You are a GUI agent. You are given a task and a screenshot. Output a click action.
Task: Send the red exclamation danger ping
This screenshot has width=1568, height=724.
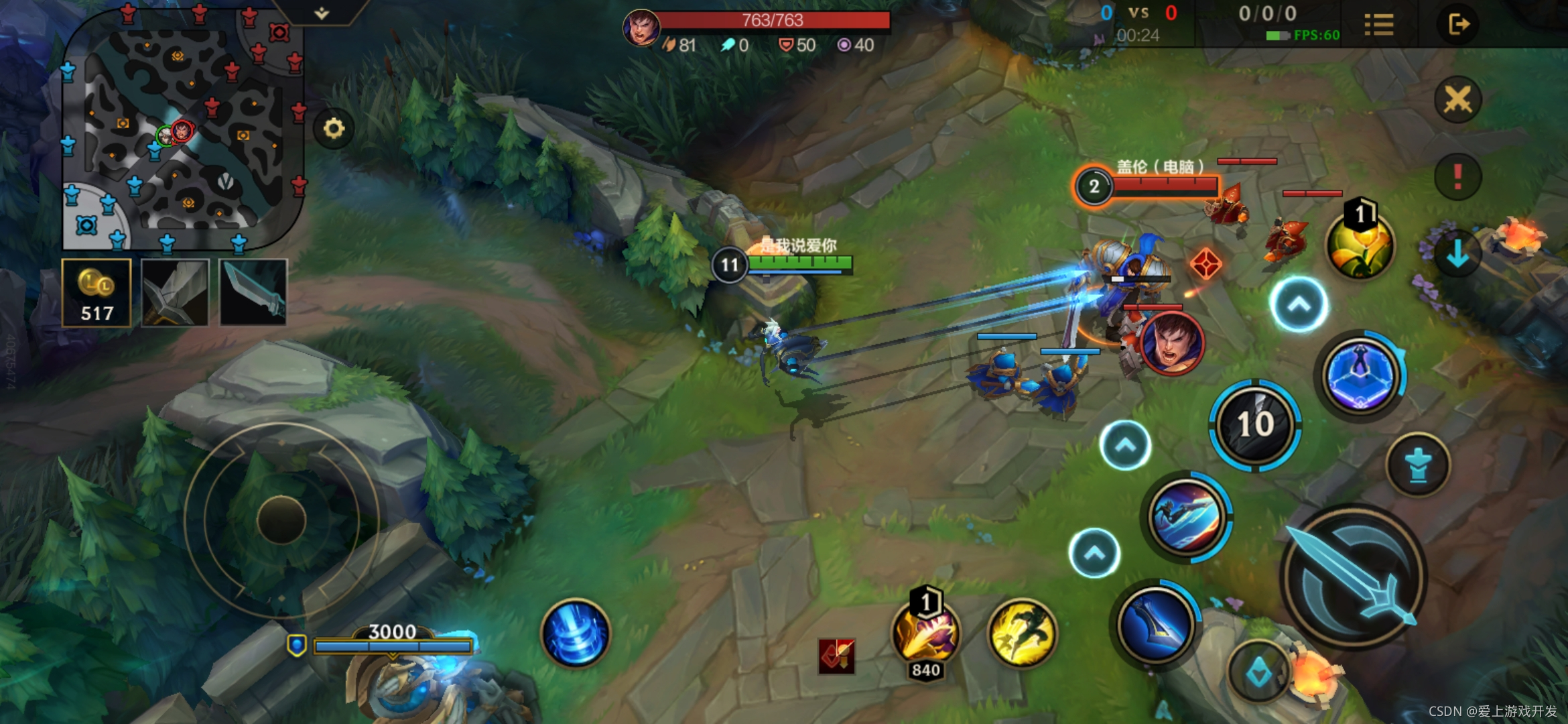1457,176
